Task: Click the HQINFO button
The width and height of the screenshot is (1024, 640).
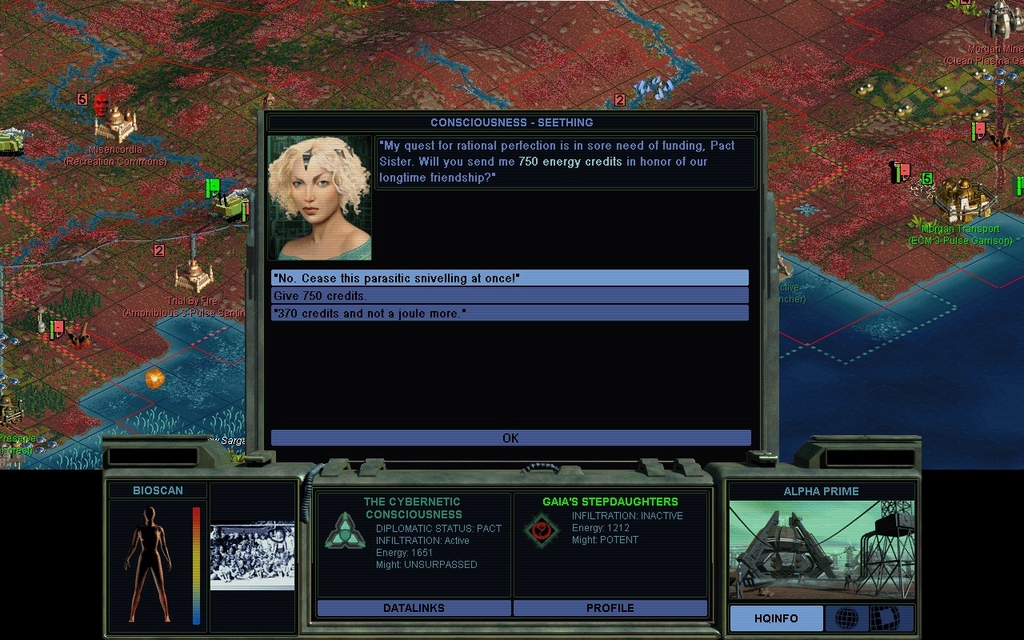Action: coord(776,618)
